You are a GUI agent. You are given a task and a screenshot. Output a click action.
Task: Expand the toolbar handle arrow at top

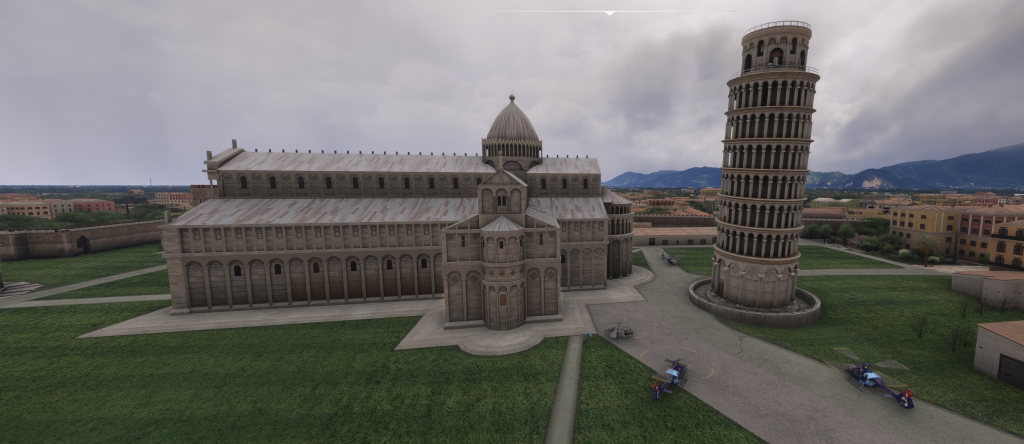pyautogui.click(x=610, y=13)
